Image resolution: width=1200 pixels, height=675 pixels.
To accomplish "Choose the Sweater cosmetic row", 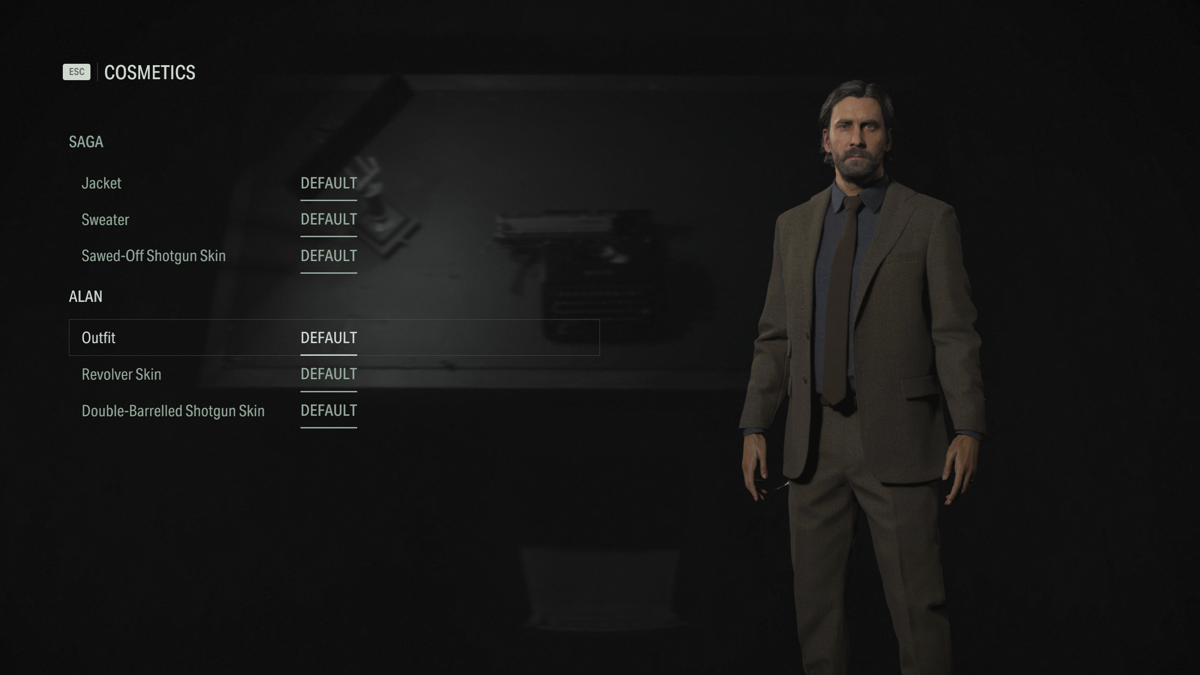I will [106, 220].
